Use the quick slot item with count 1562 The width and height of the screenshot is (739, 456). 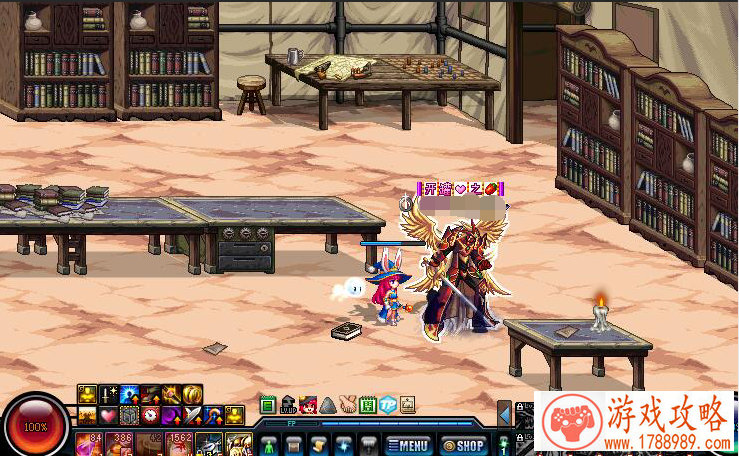(x=180, y=443)
